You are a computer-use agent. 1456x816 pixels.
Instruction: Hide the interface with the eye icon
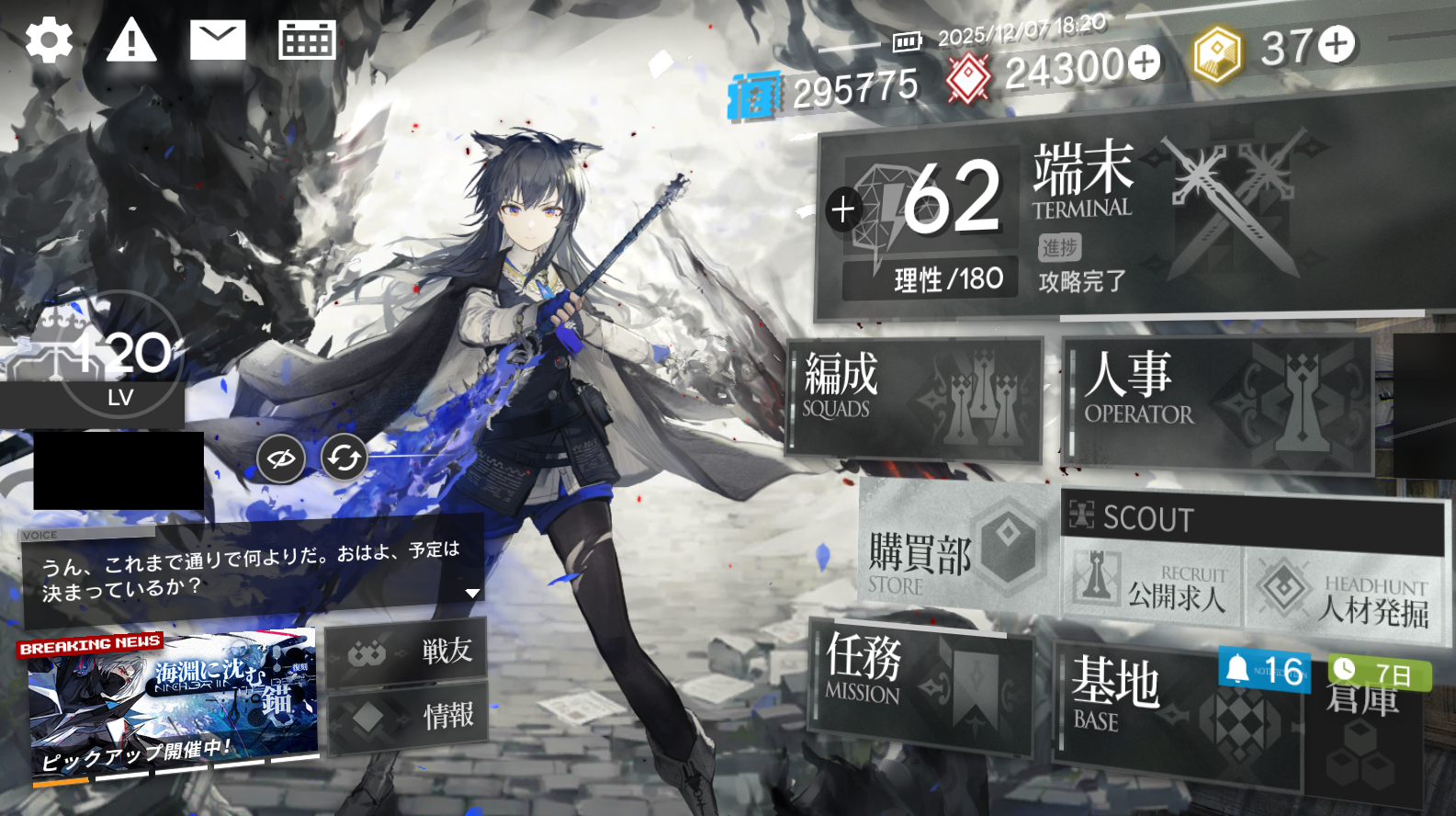(281, 458)
